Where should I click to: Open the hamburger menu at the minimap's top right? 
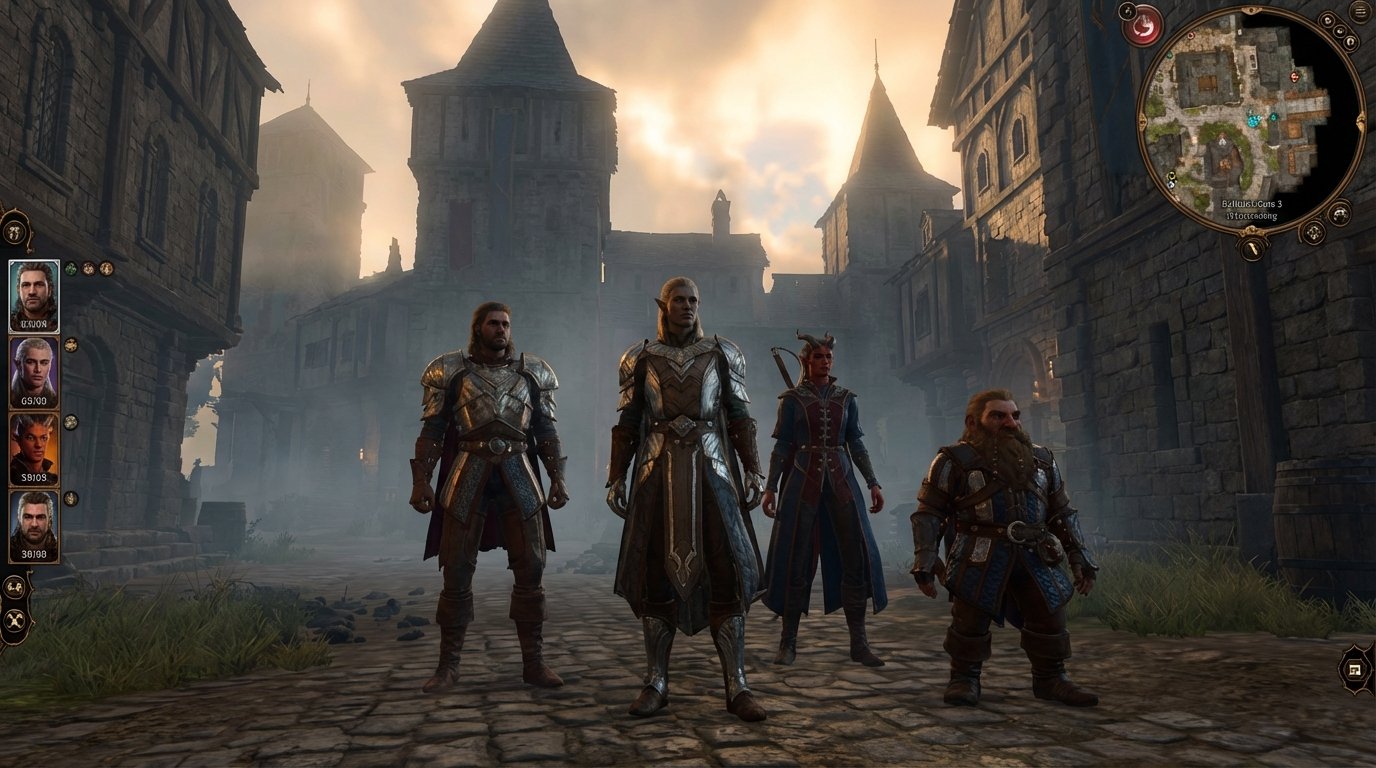coord(1359,12)
